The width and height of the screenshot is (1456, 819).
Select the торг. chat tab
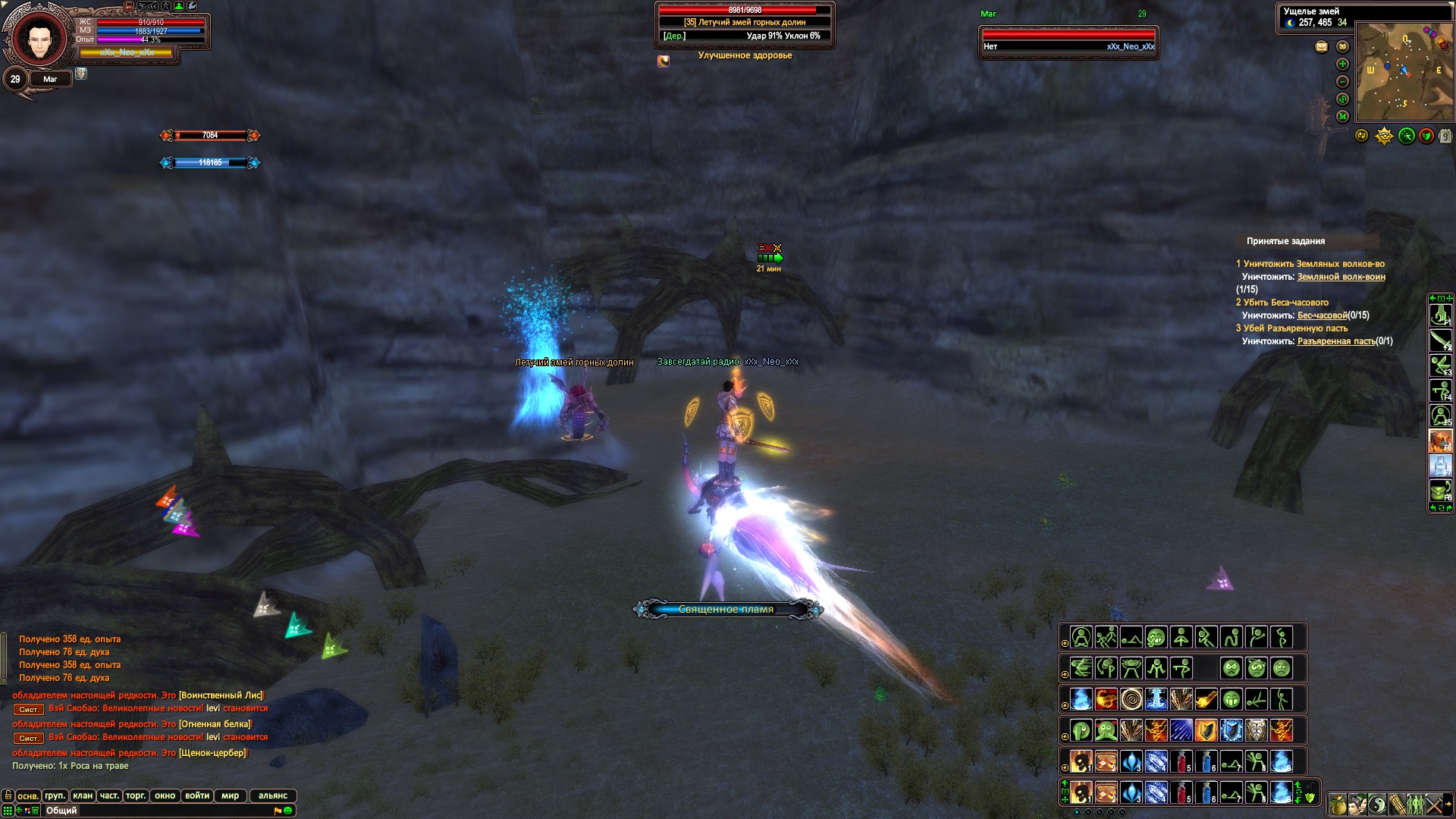click(x=136, y=795)
